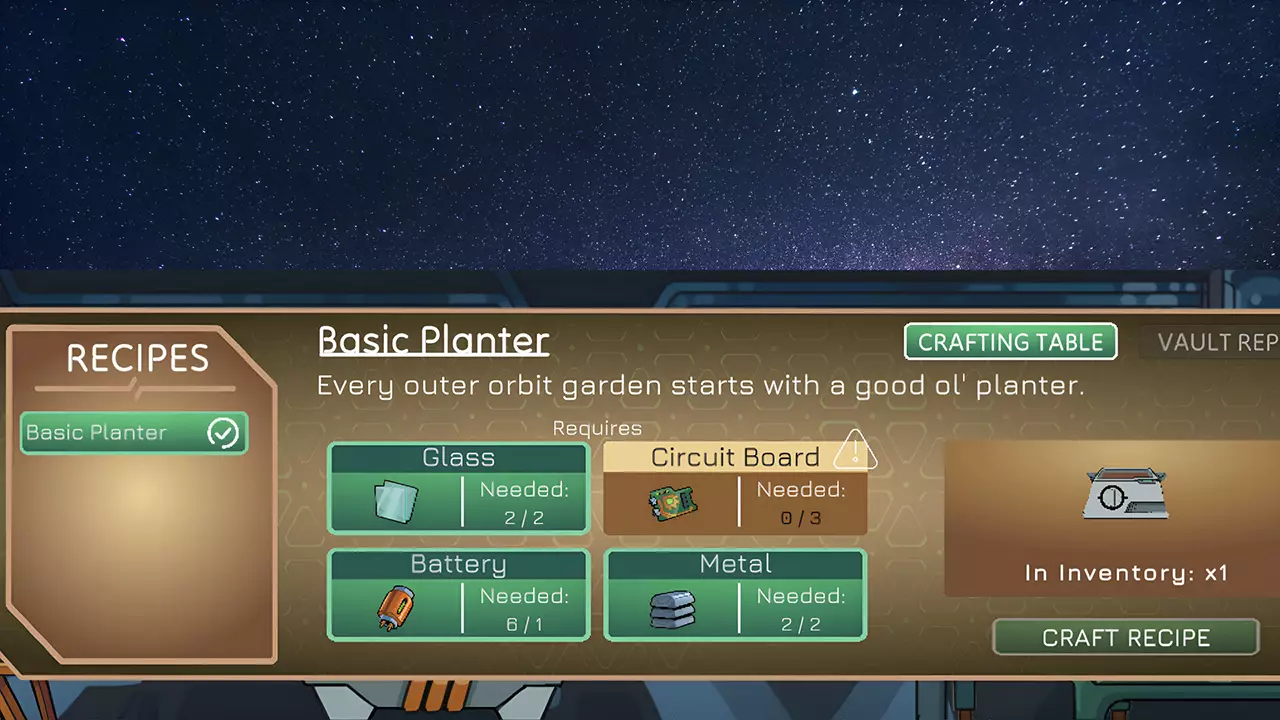This screenshot has width=1280, height=720.
Task: Select the Circuit Board chip icon
Action: (672, 503)
